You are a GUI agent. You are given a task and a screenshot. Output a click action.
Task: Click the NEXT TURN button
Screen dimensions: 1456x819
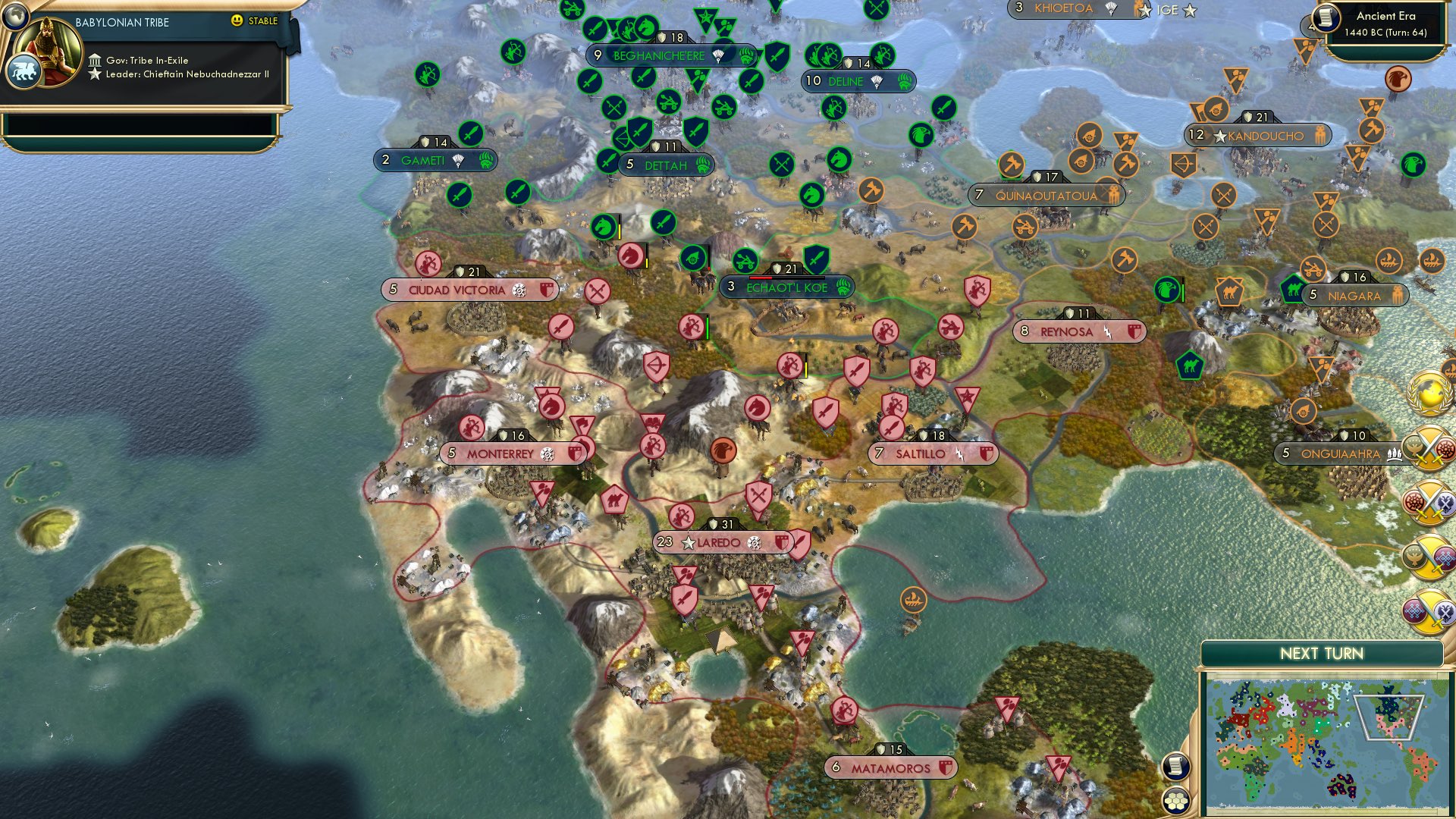(1323, 652)
